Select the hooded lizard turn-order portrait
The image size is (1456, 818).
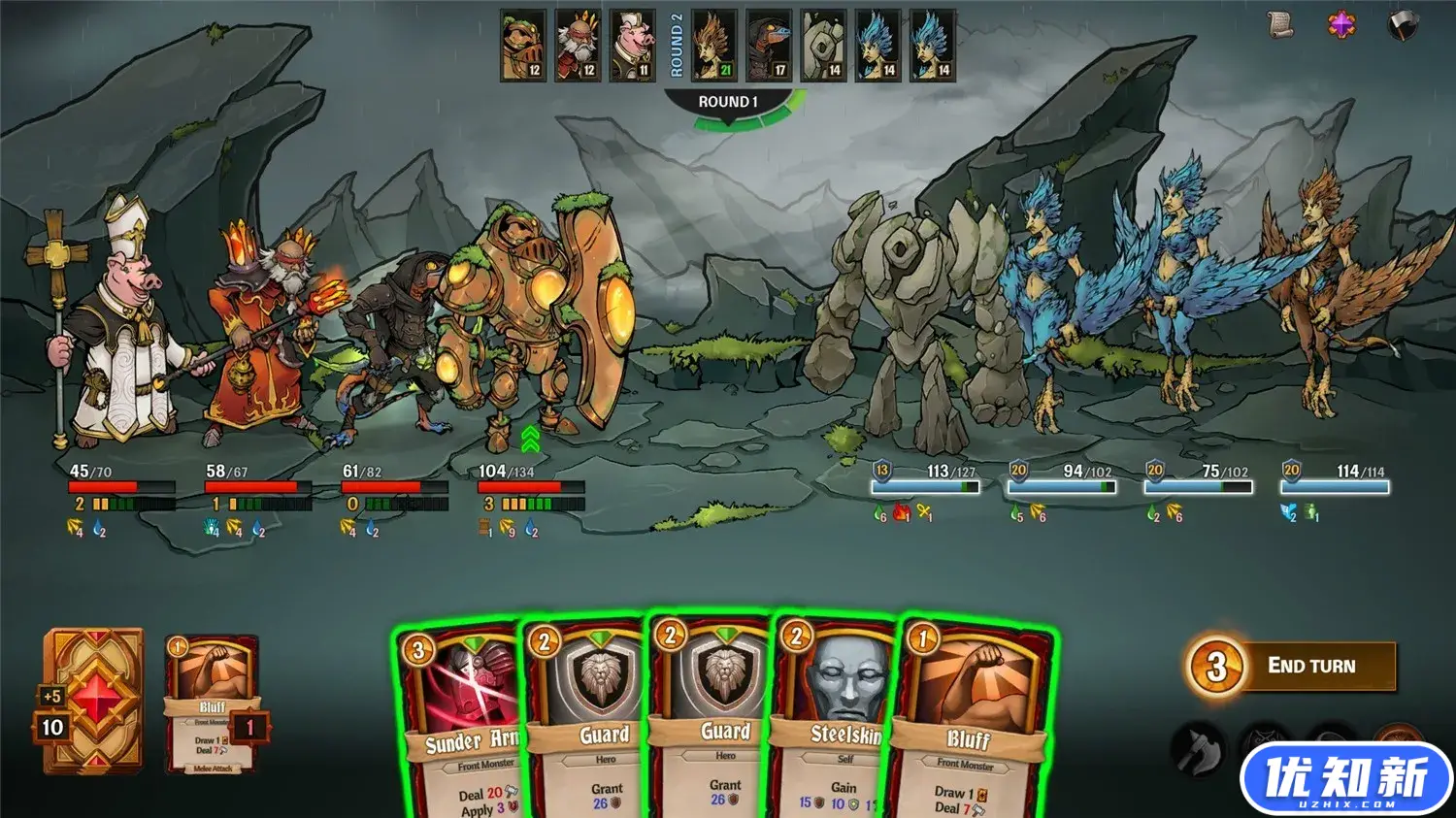[768, 46]
